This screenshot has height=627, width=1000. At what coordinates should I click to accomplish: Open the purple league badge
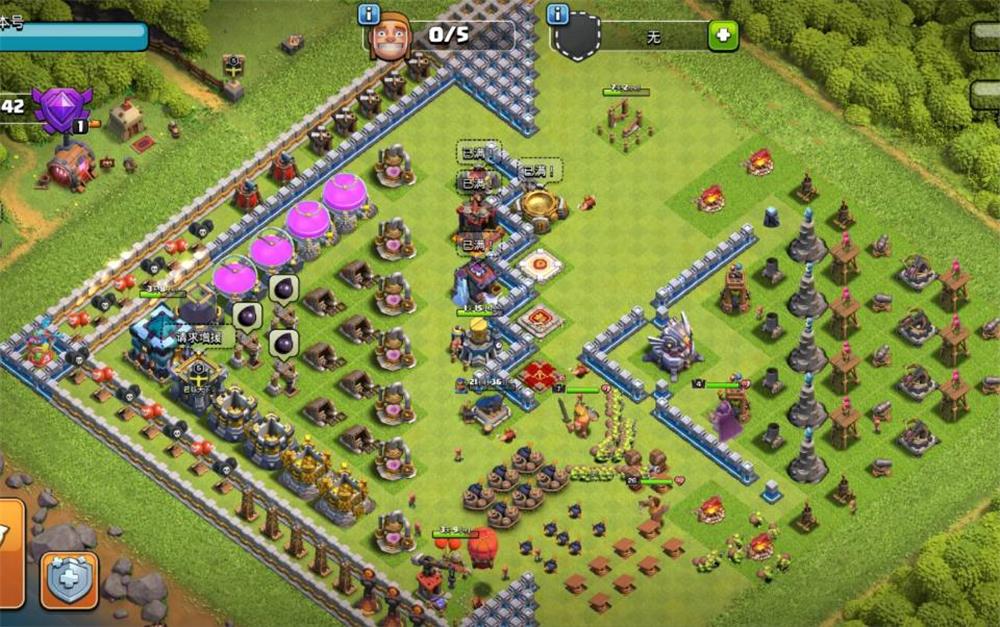62,108
